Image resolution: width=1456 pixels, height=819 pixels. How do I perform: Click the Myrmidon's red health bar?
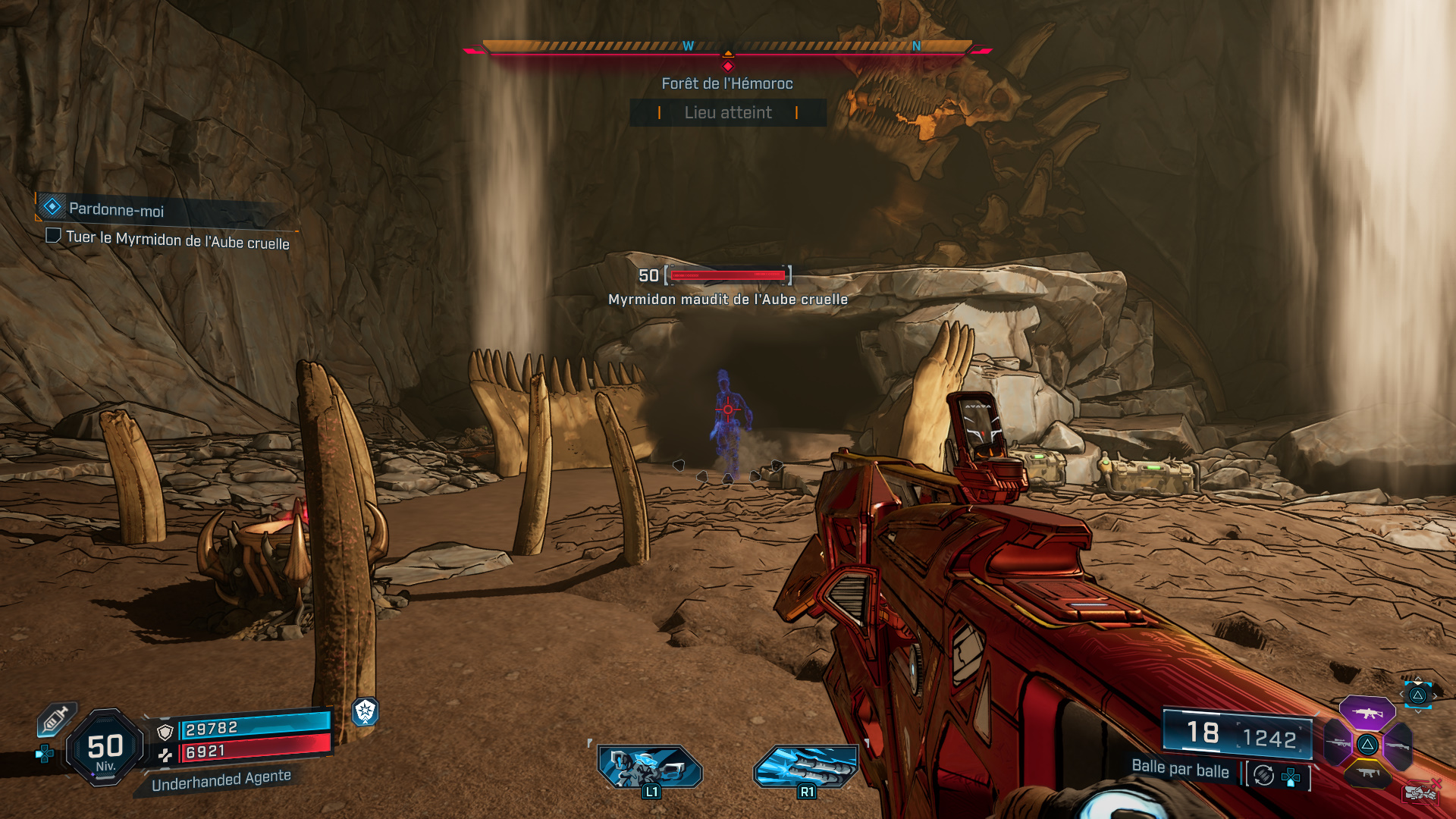[730, 276]
